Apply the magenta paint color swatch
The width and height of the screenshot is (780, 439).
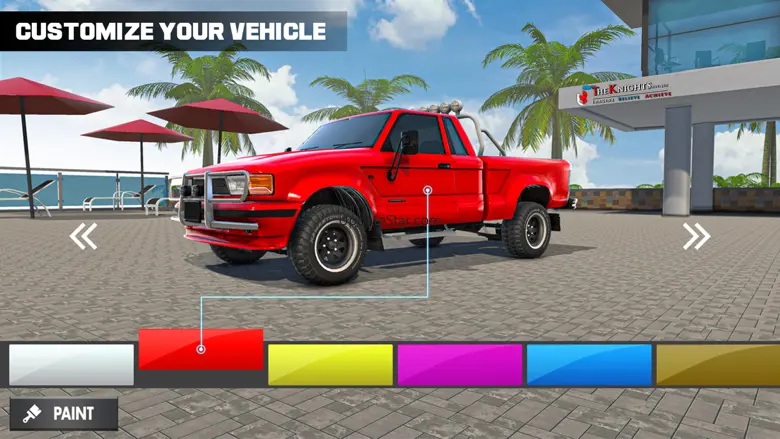460,365
